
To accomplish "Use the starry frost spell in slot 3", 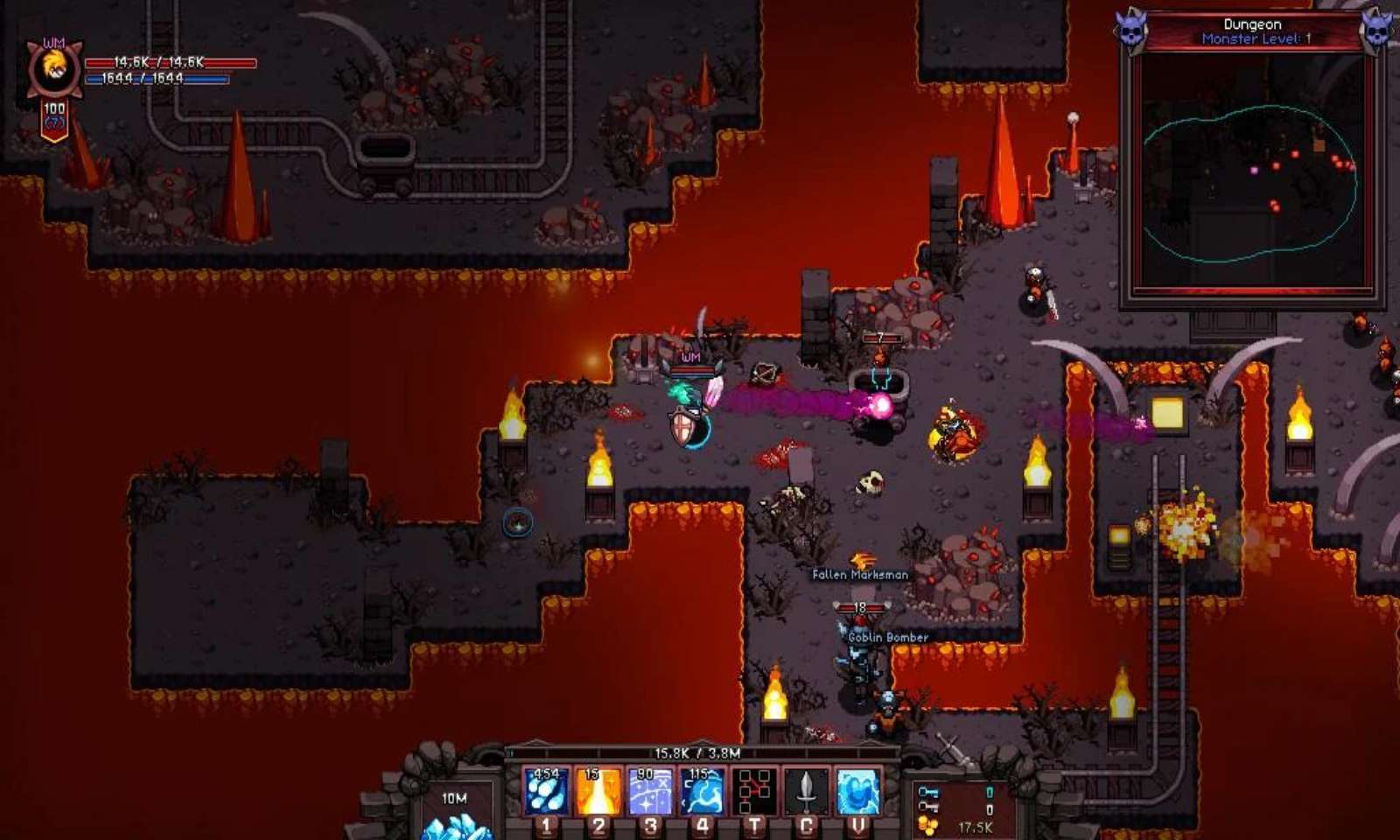I will point(650,791).
